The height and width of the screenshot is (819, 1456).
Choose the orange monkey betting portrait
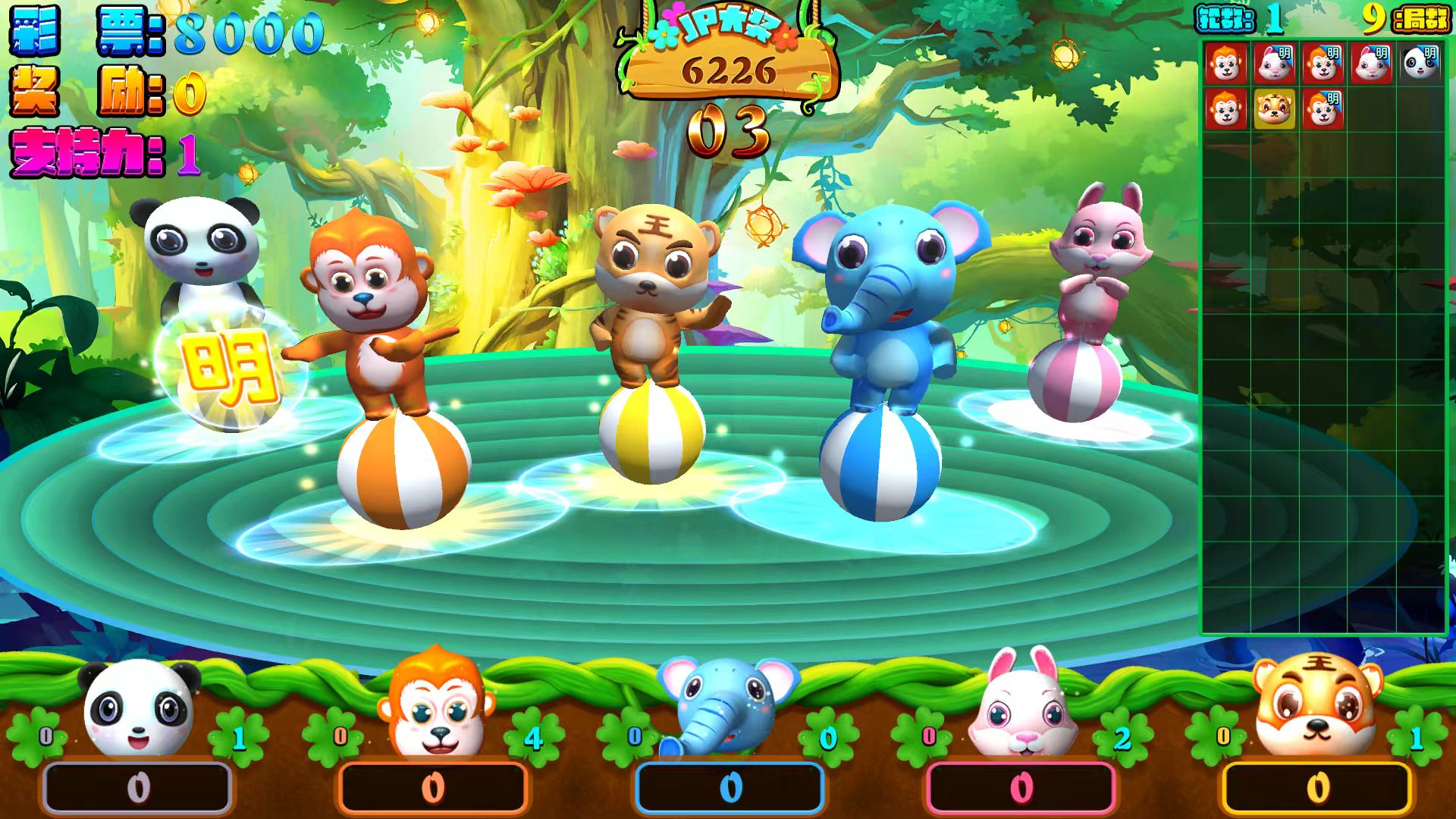435,705
